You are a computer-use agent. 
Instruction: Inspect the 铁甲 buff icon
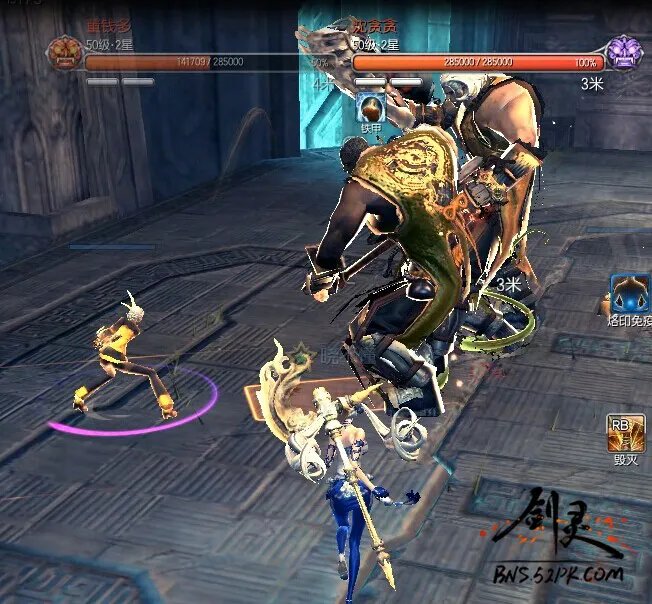[x=370, y=107]
